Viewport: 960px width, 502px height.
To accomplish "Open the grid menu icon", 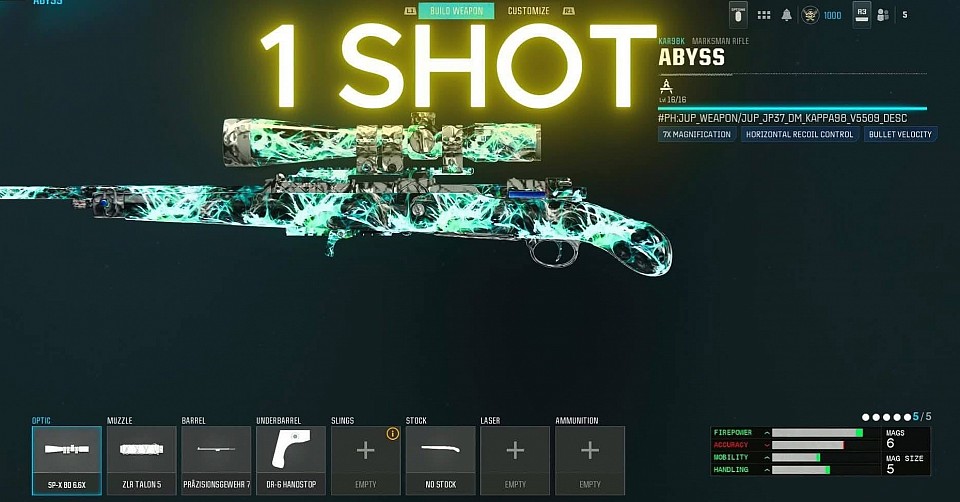I will (x=764, y=15).
